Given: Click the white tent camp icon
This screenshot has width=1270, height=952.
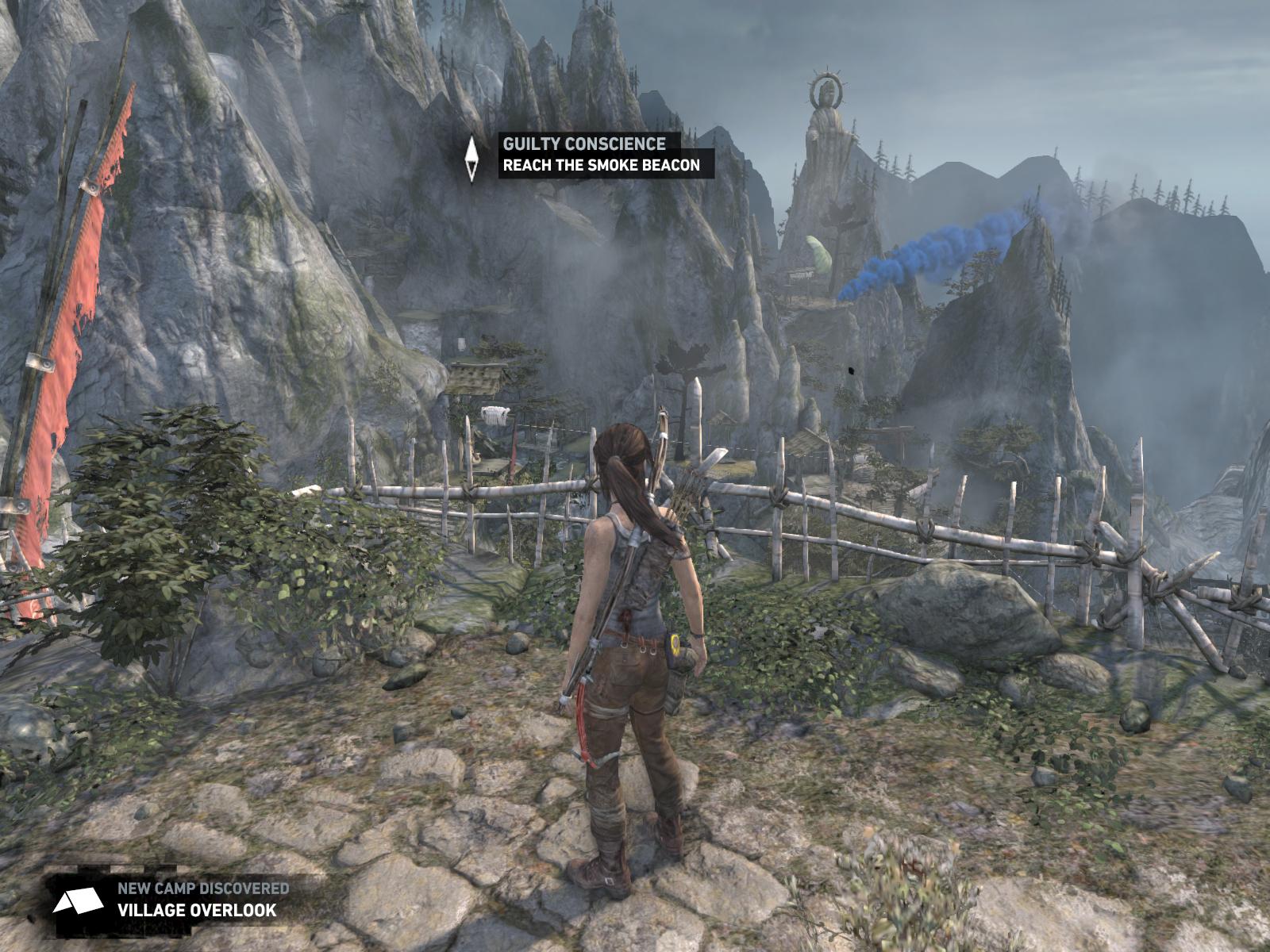Looking at the screenshot, I should click(78, 901).
